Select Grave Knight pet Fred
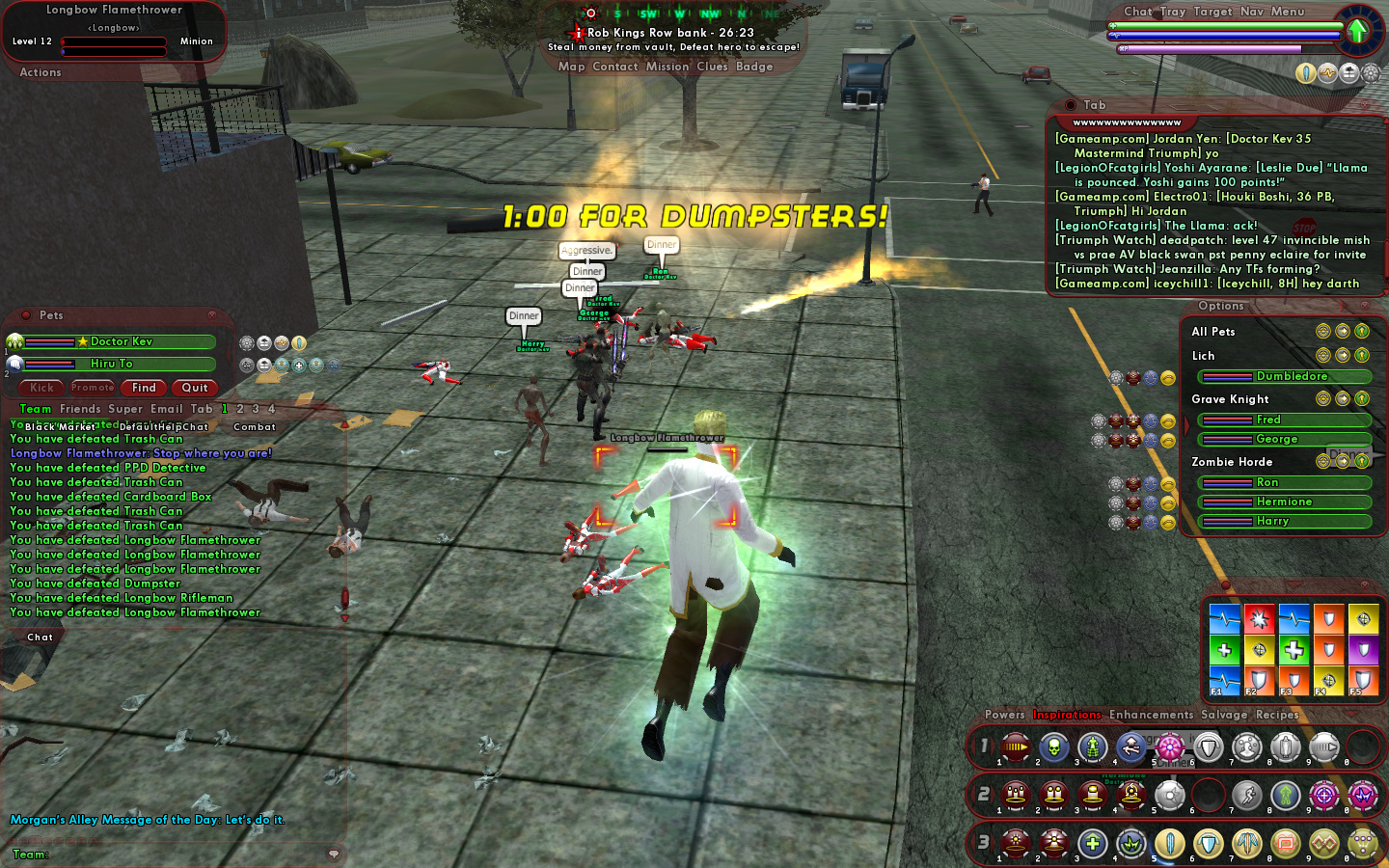The height and width of the screenshot is (868, 1389). pyautogui.click(x=1267, y=420)
